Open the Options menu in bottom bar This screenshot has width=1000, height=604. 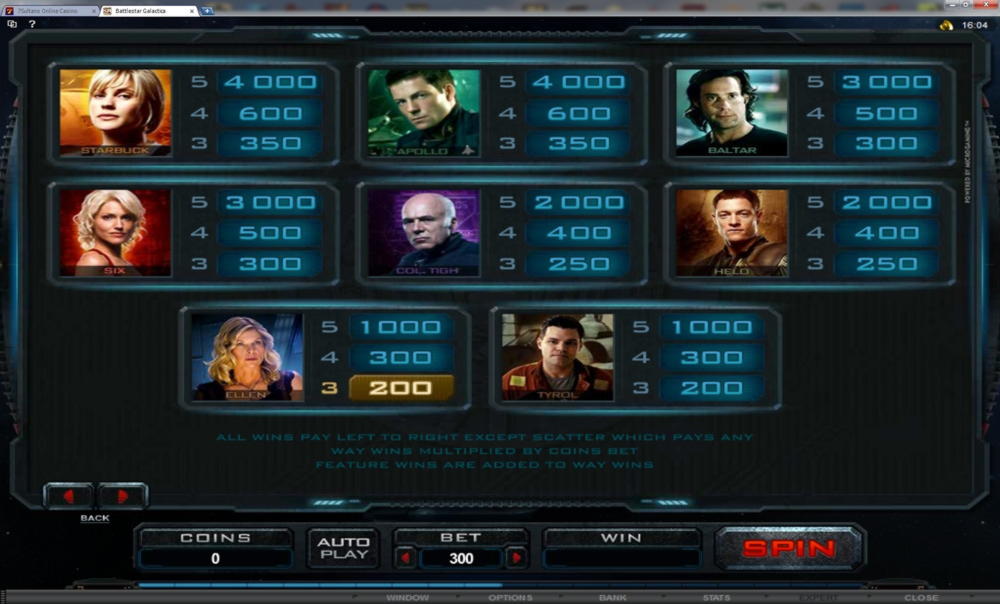[x=510, y=598]
